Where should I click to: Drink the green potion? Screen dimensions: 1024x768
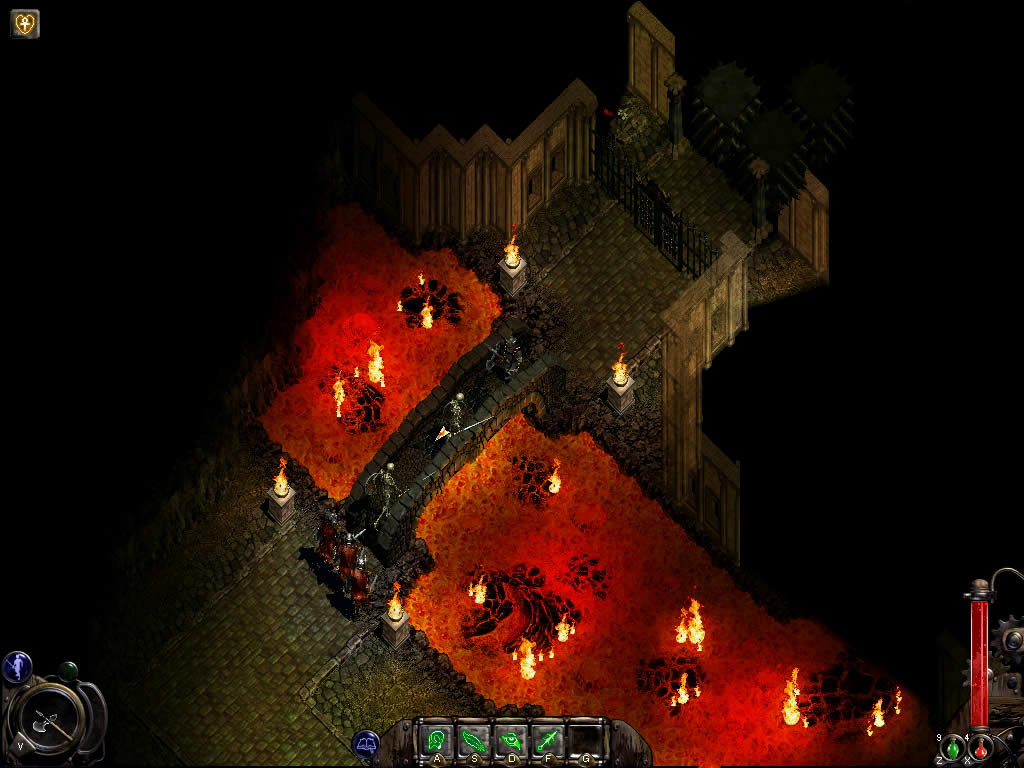(x=954, y=747)
